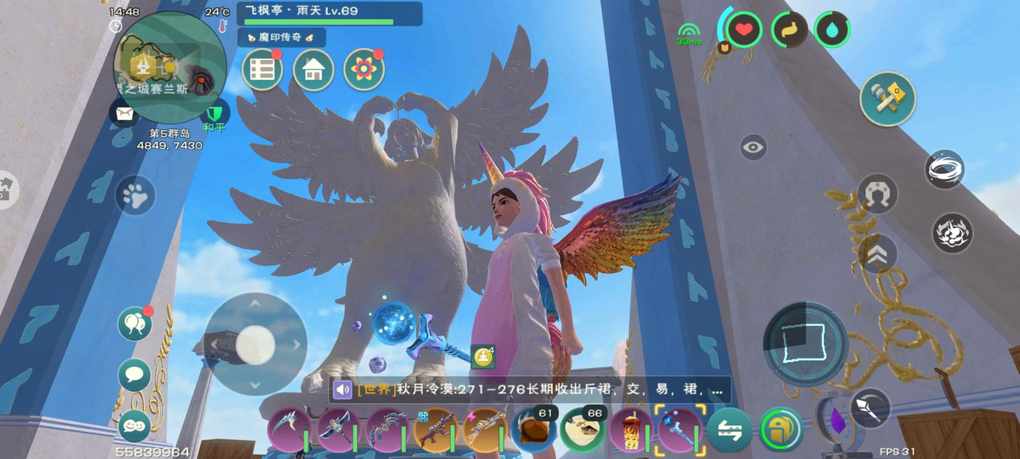Open the list menu button

coord(263,70)
